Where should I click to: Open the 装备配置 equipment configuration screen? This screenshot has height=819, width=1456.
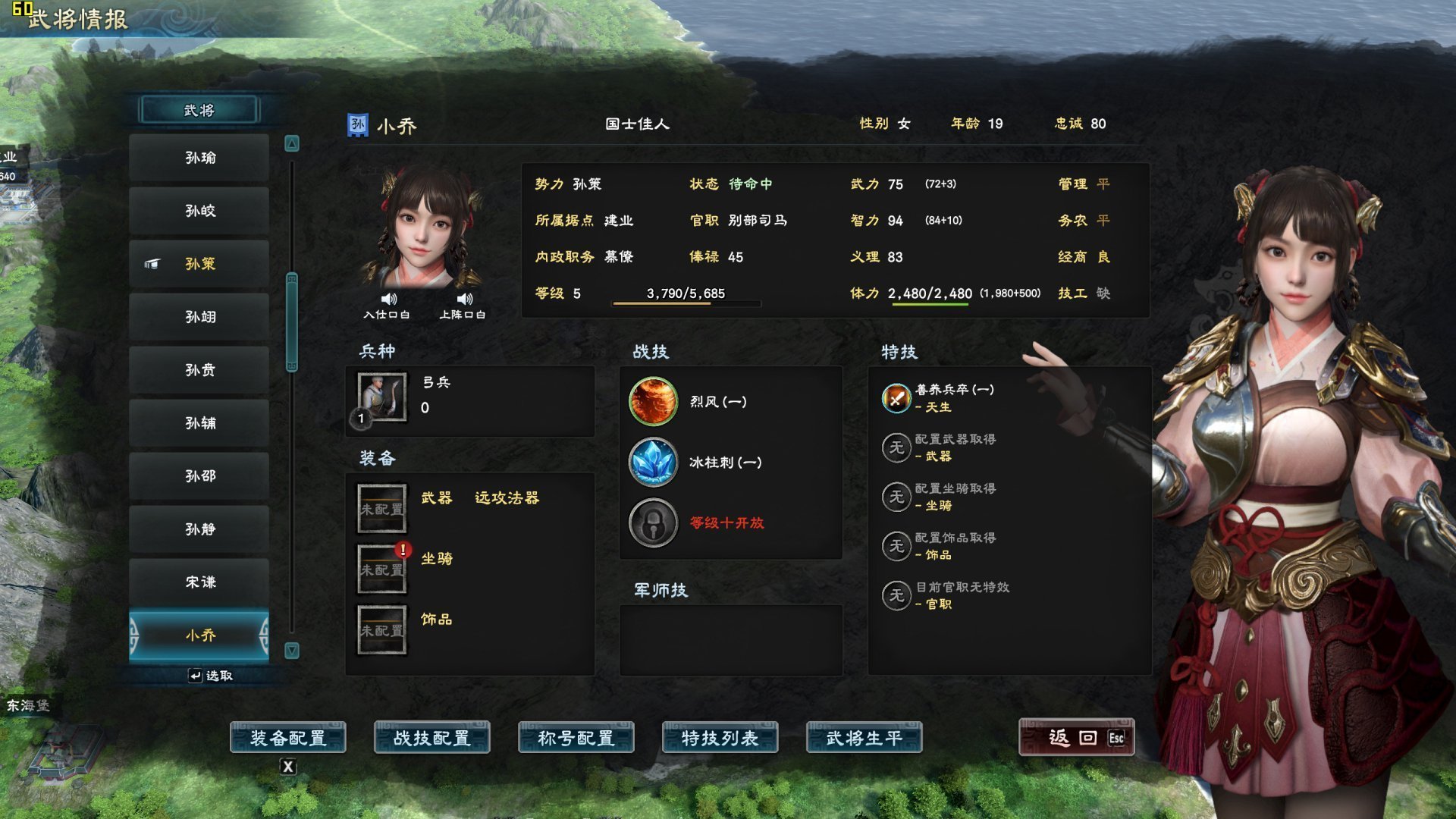[289, 736]
